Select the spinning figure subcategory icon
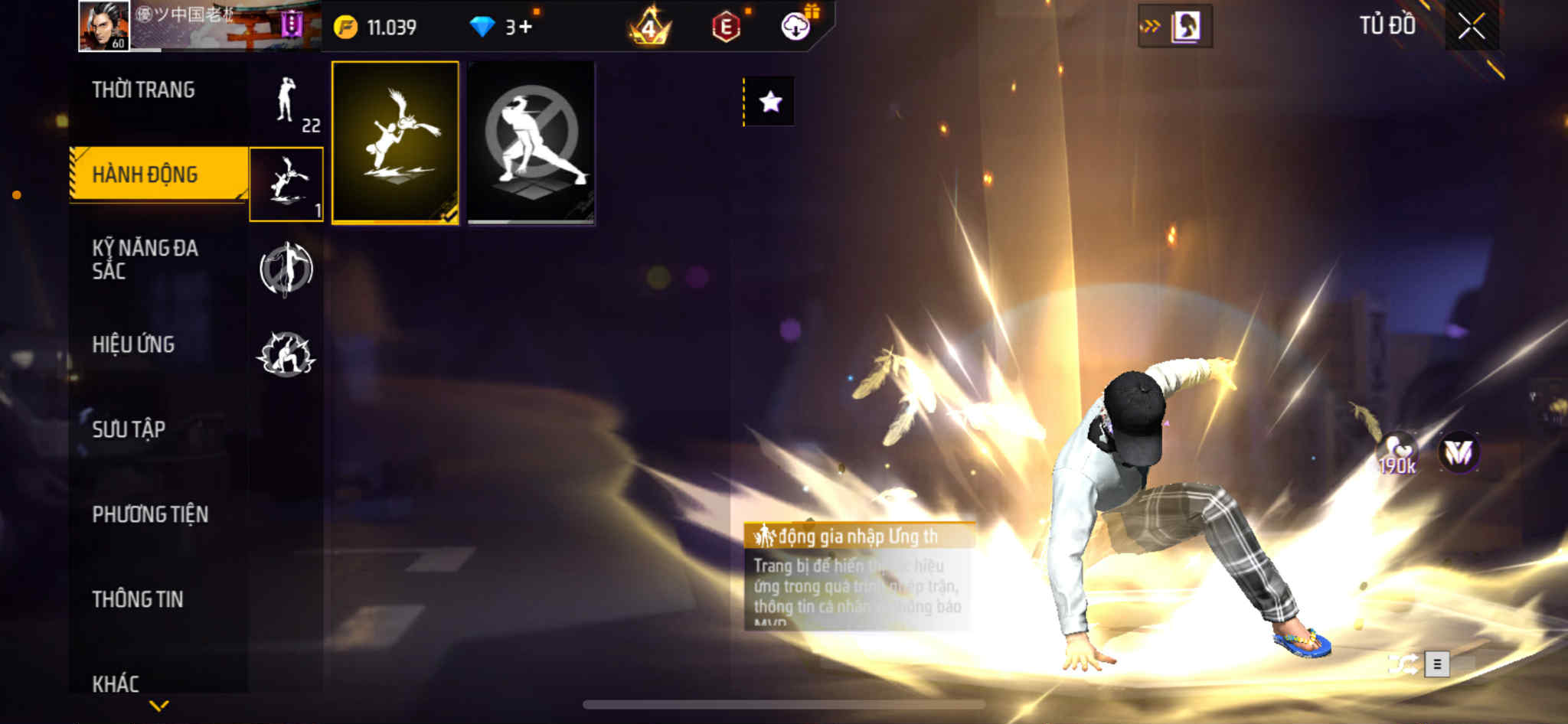The height and width of the screenshot is (724, 1568). [x=286, y=269]
